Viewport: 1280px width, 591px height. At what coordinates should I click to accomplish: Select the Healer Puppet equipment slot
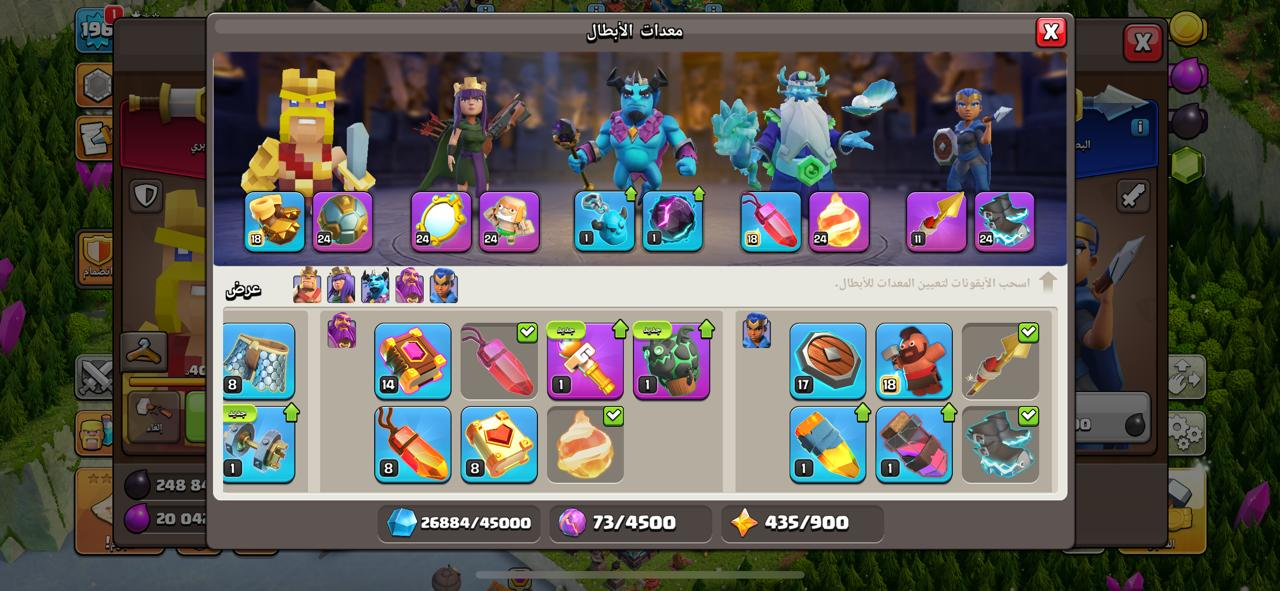click(x=509, y=221)
